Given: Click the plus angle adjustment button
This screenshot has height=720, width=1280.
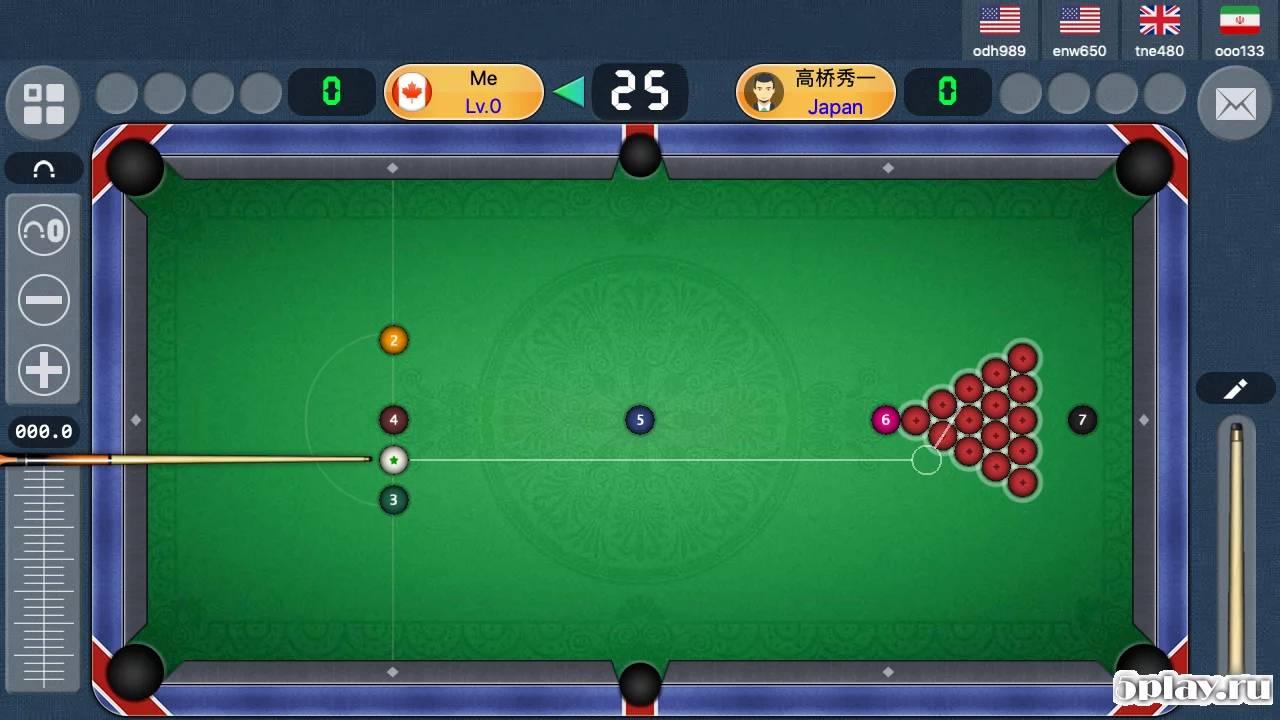Looking at the screenshot, I should click(x=44, y=370).
